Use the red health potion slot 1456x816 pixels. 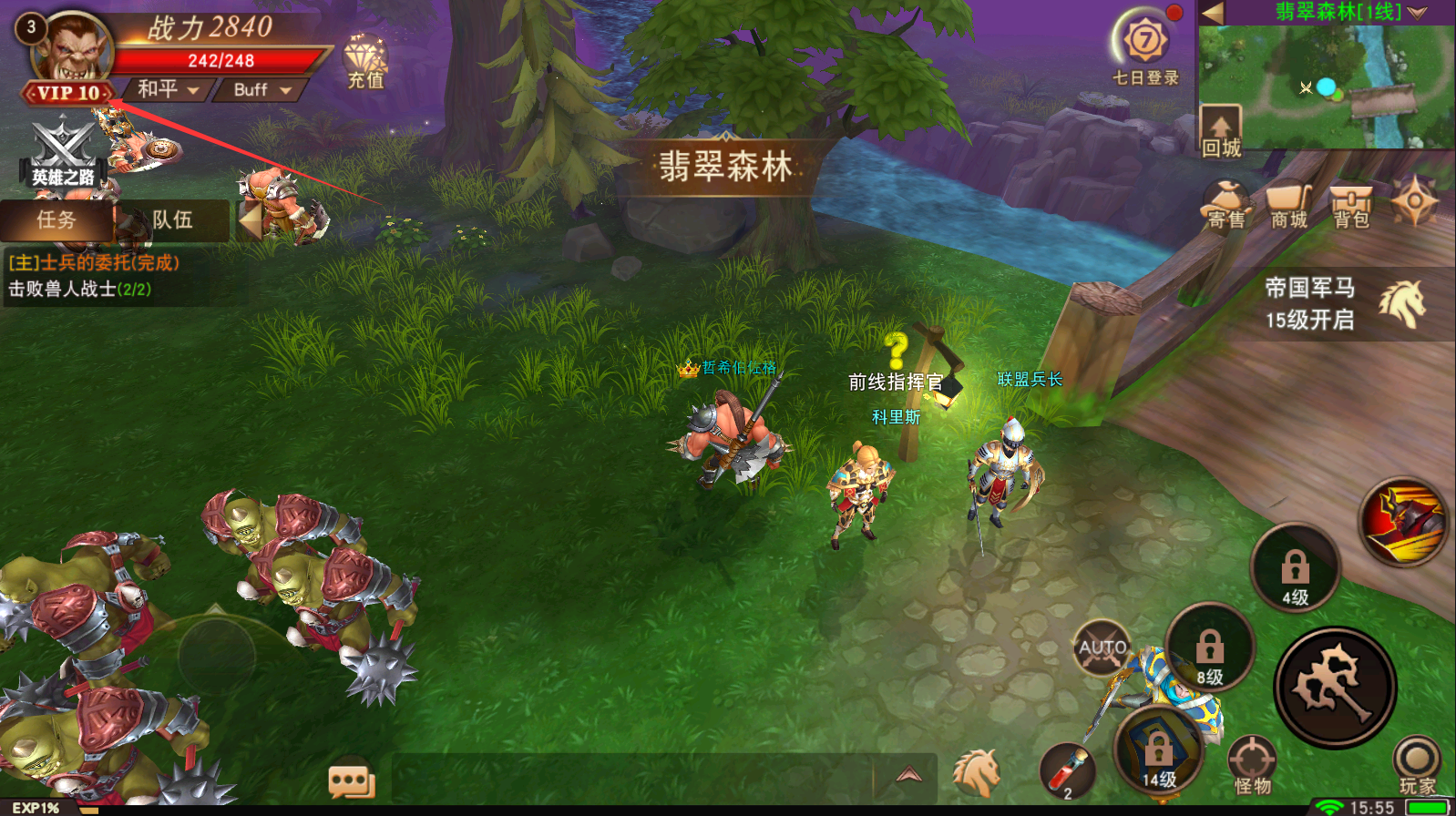coord(1068,772)
